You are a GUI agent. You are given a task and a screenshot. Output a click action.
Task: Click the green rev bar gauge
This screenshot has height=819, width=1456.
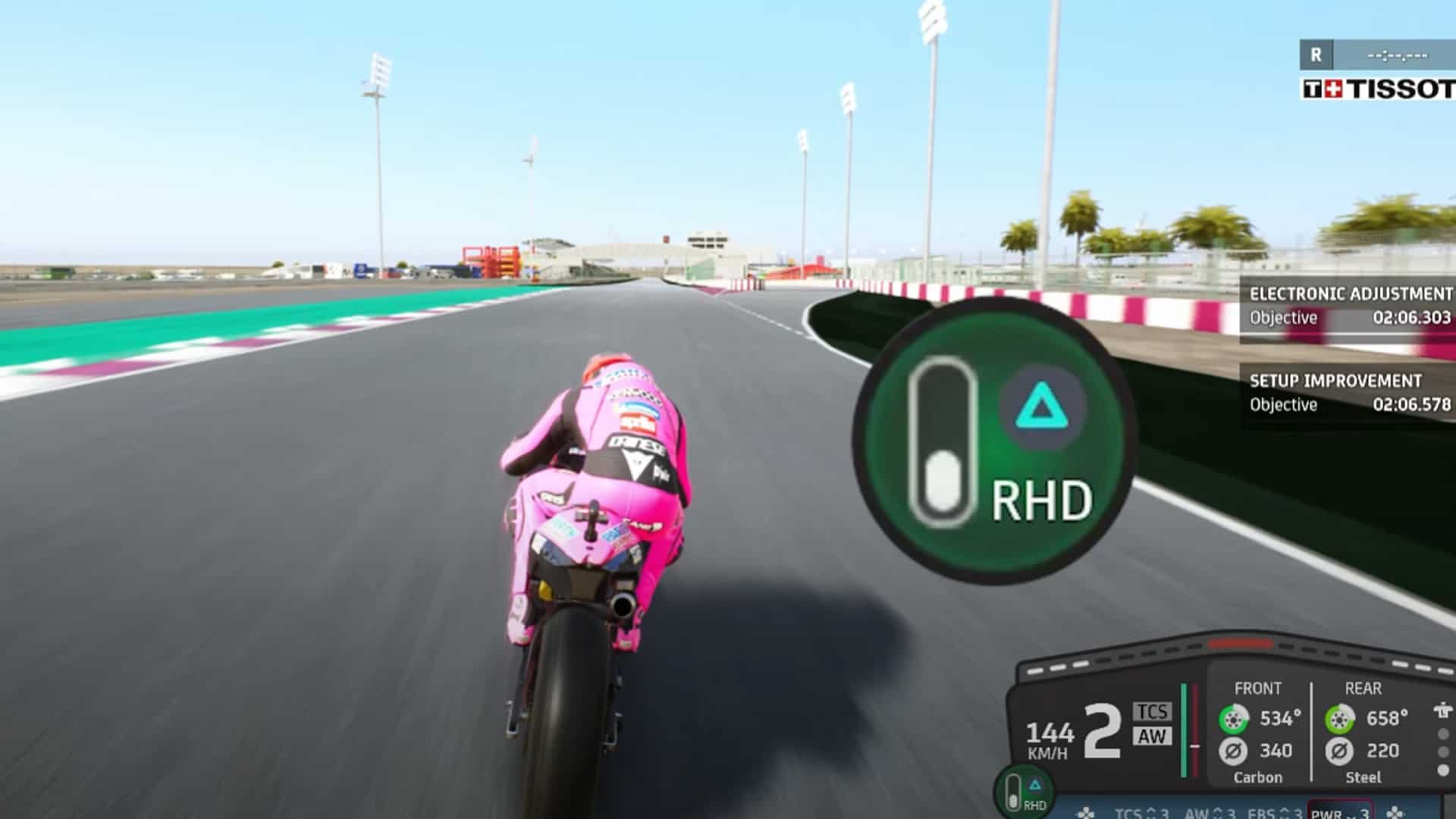(x=1183, y=730)
